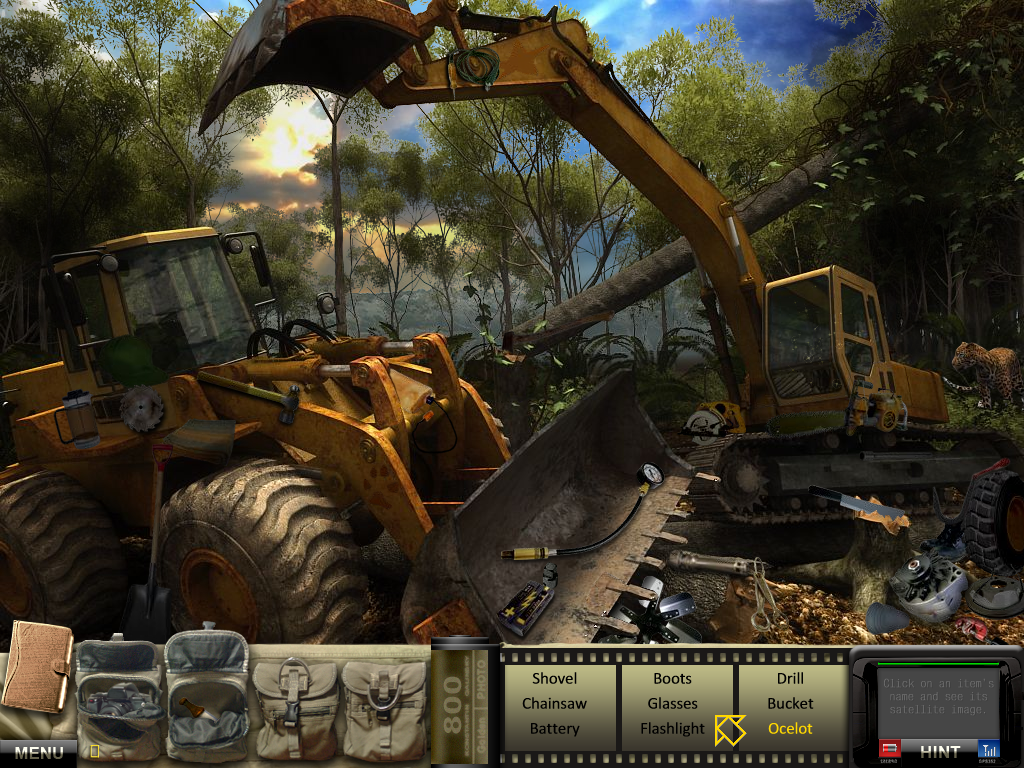The image size is (1024, 768).
Task: Open the MENU button
Action: click(x=38, y=752)
